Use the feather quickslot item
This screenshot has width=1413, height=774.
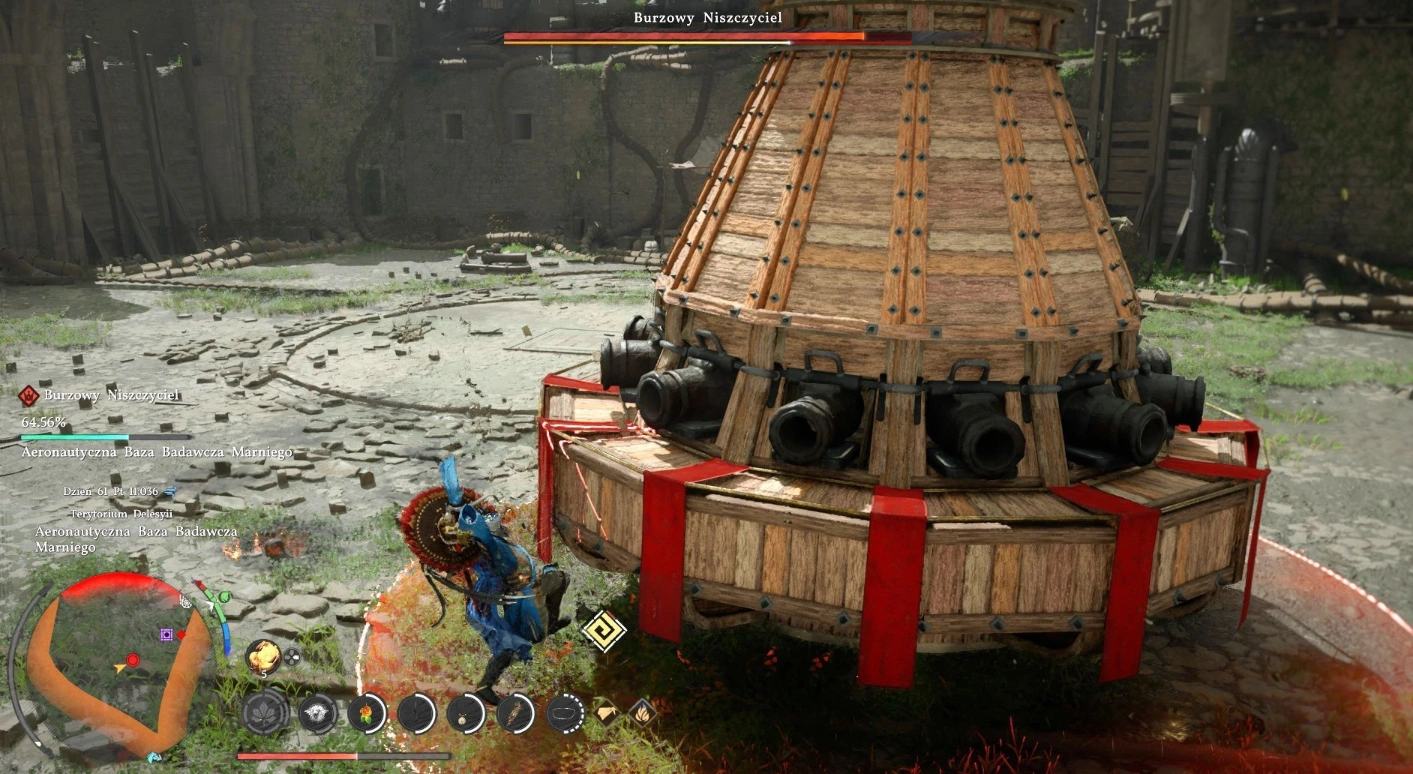[x=516, y=712]
